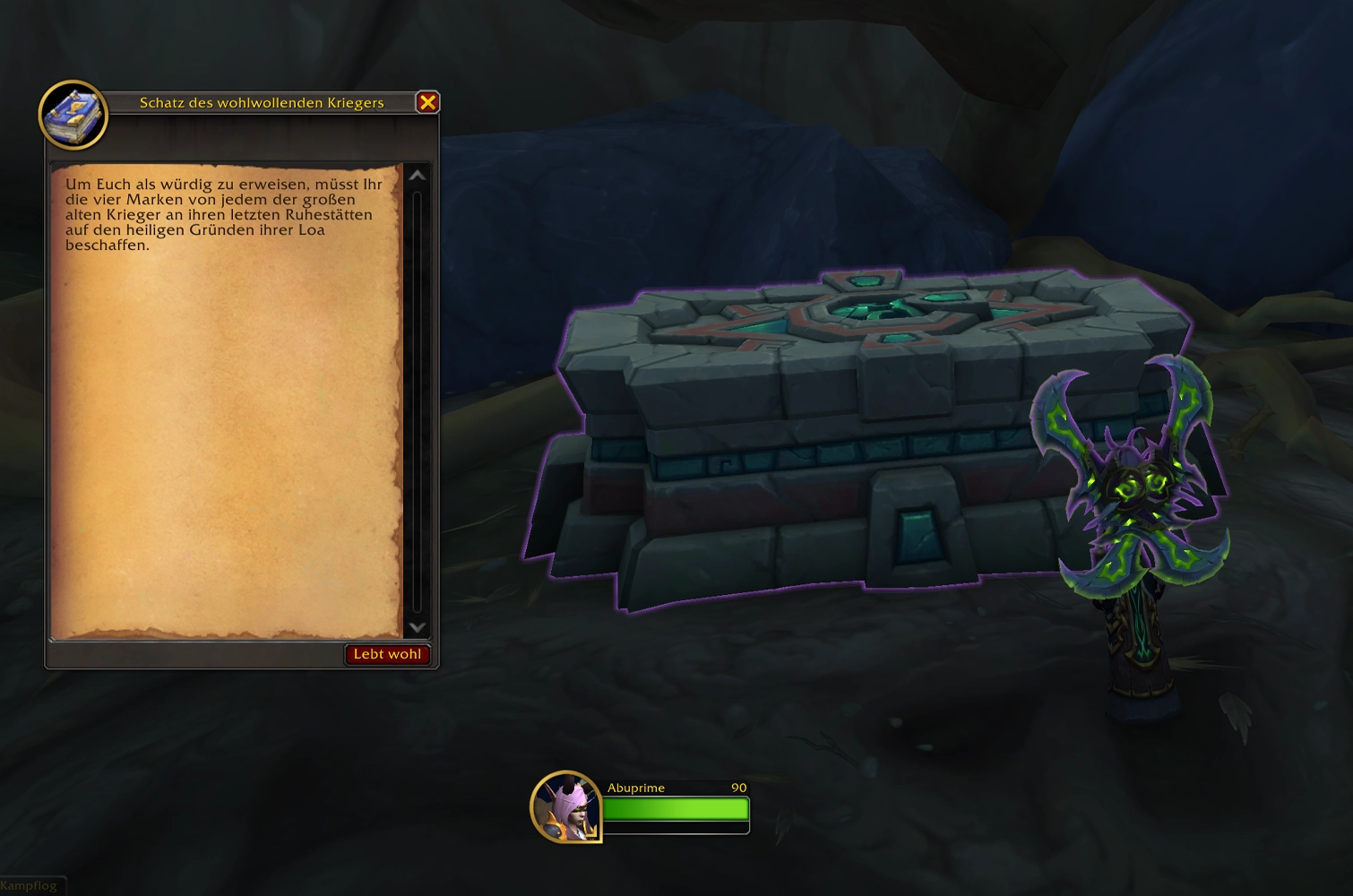1353x896 pixels.
Task: Click the scroll-up arrow of the text panel
Action: 417,176
